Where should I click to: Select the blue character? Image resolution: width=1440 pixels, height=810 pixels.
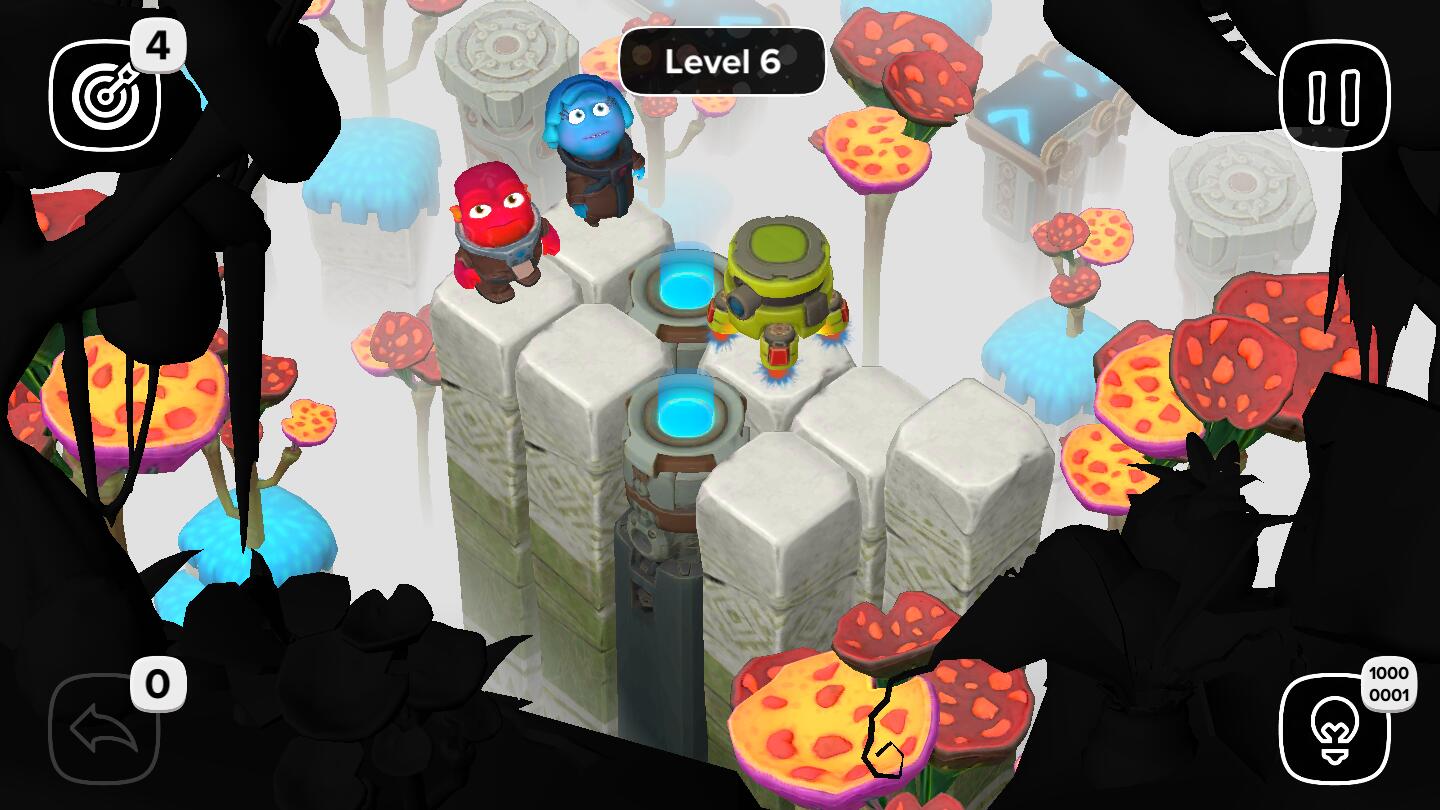(594, 150)
